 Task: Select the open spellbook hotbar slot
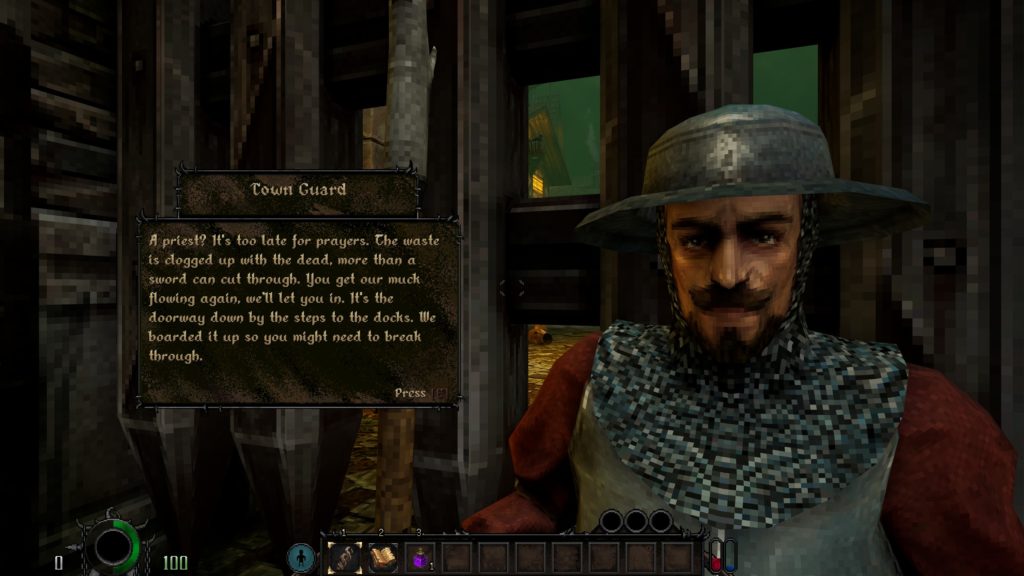(x=383, y=557)
